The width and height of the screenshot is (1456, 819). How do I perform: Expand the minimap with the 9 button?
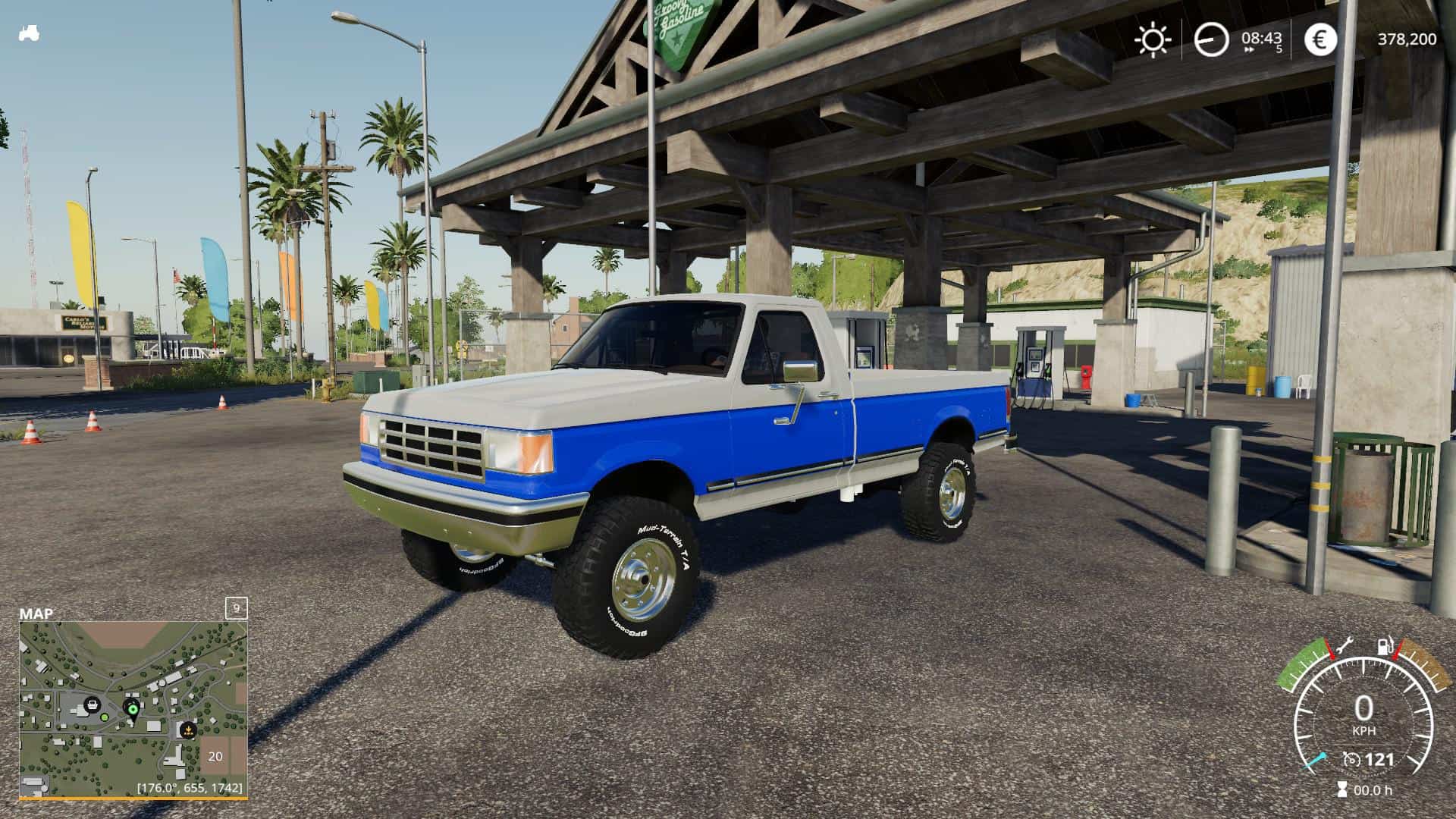[x=237, y=608]
